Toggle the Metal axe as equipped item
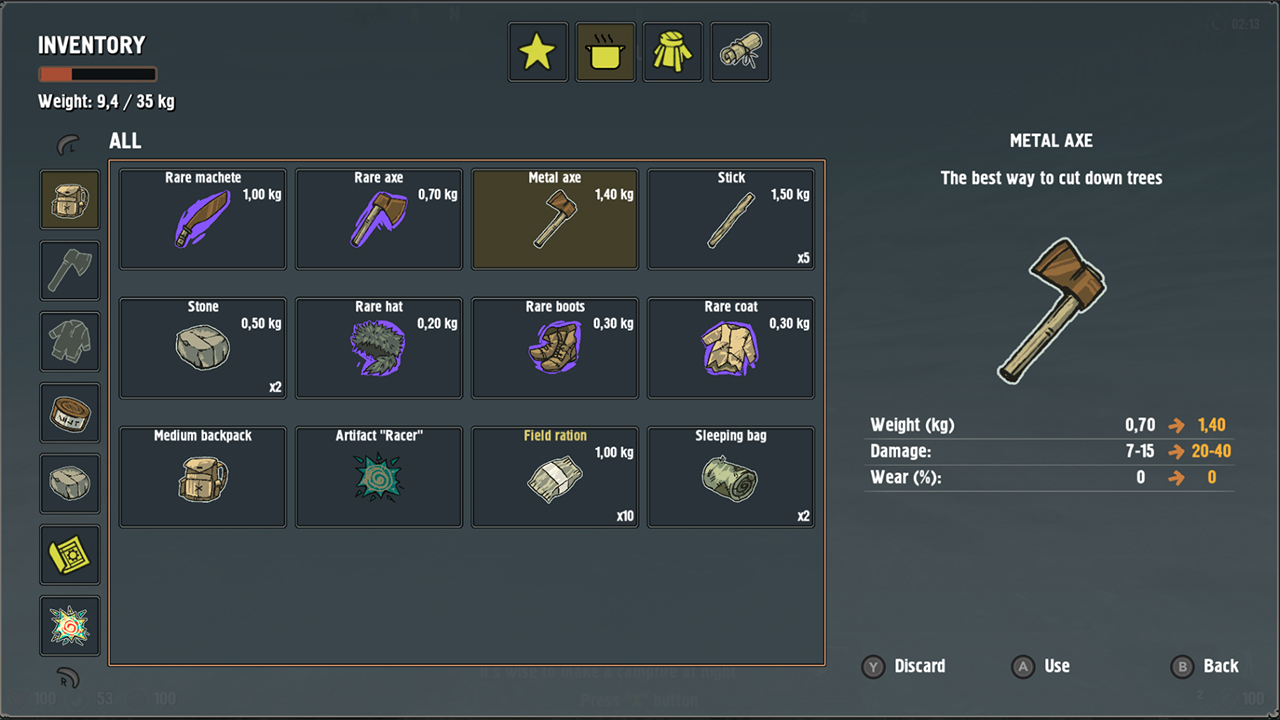This screenshot has height=720, width=1280. click(x=554, y=218)
